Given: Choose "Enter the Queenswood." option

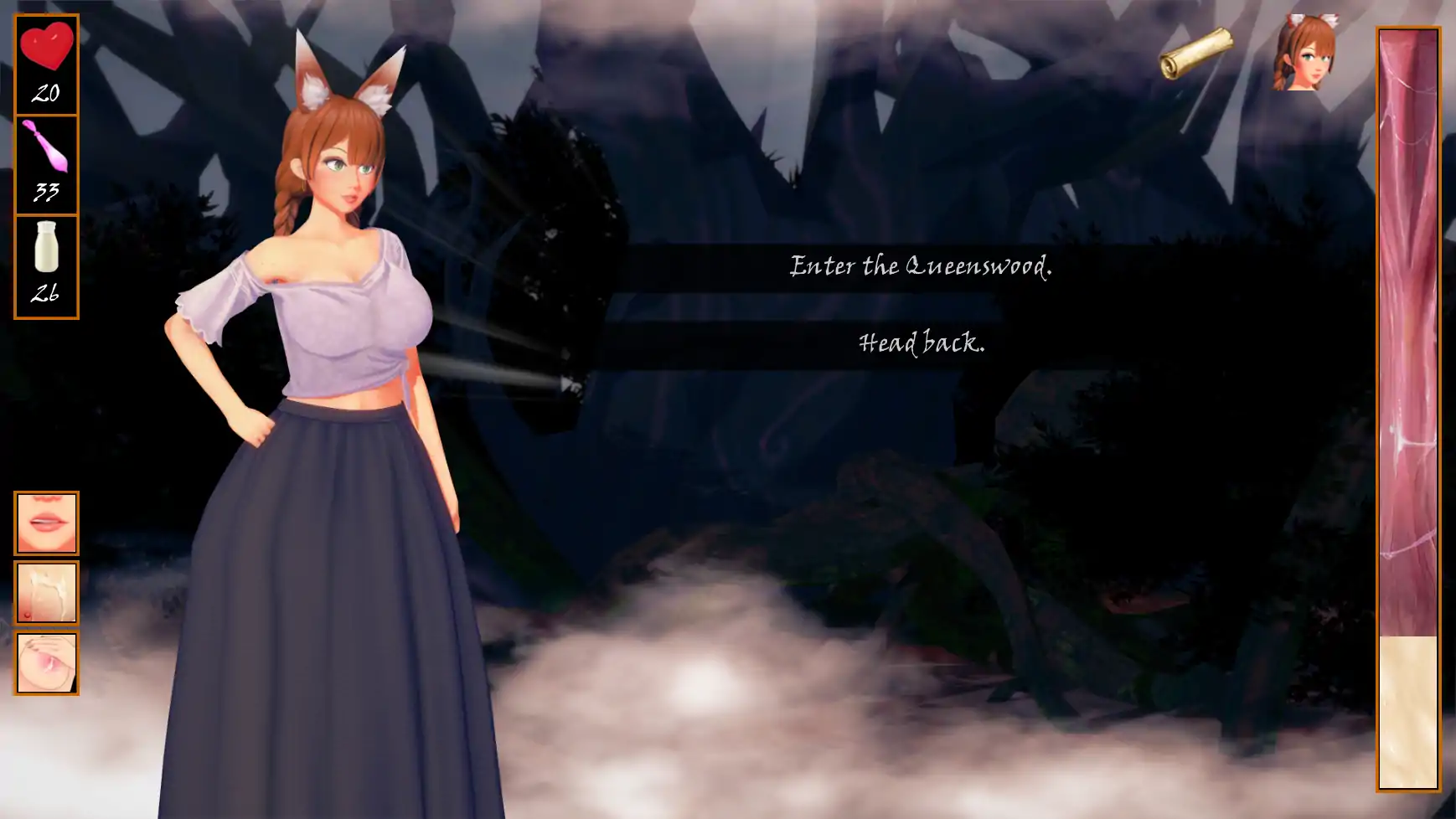Looking at the screenshot, I should pyautogui.click(x=920, y=267).
